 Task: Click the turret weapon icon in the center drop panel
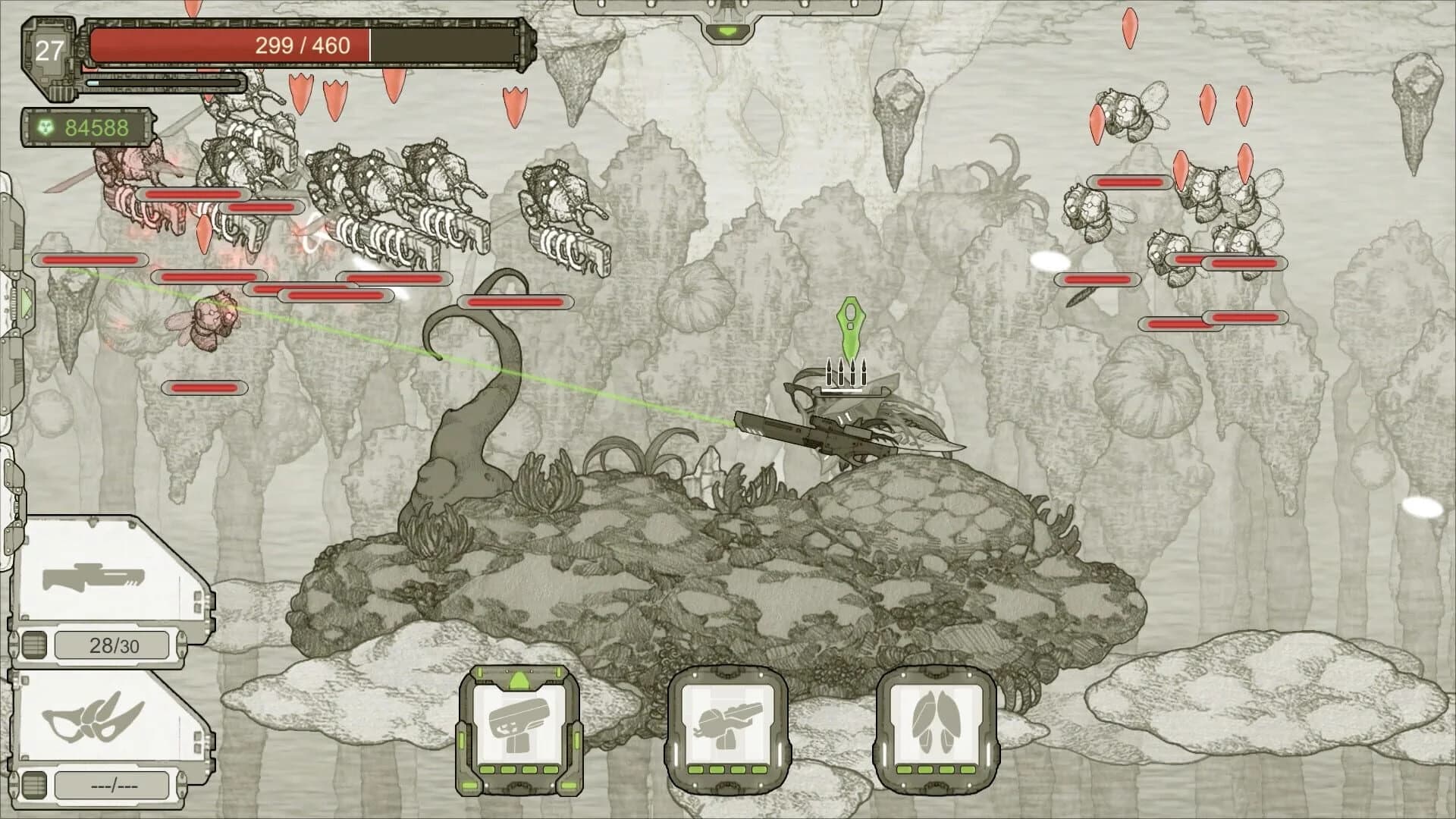(x=730, y=724)
